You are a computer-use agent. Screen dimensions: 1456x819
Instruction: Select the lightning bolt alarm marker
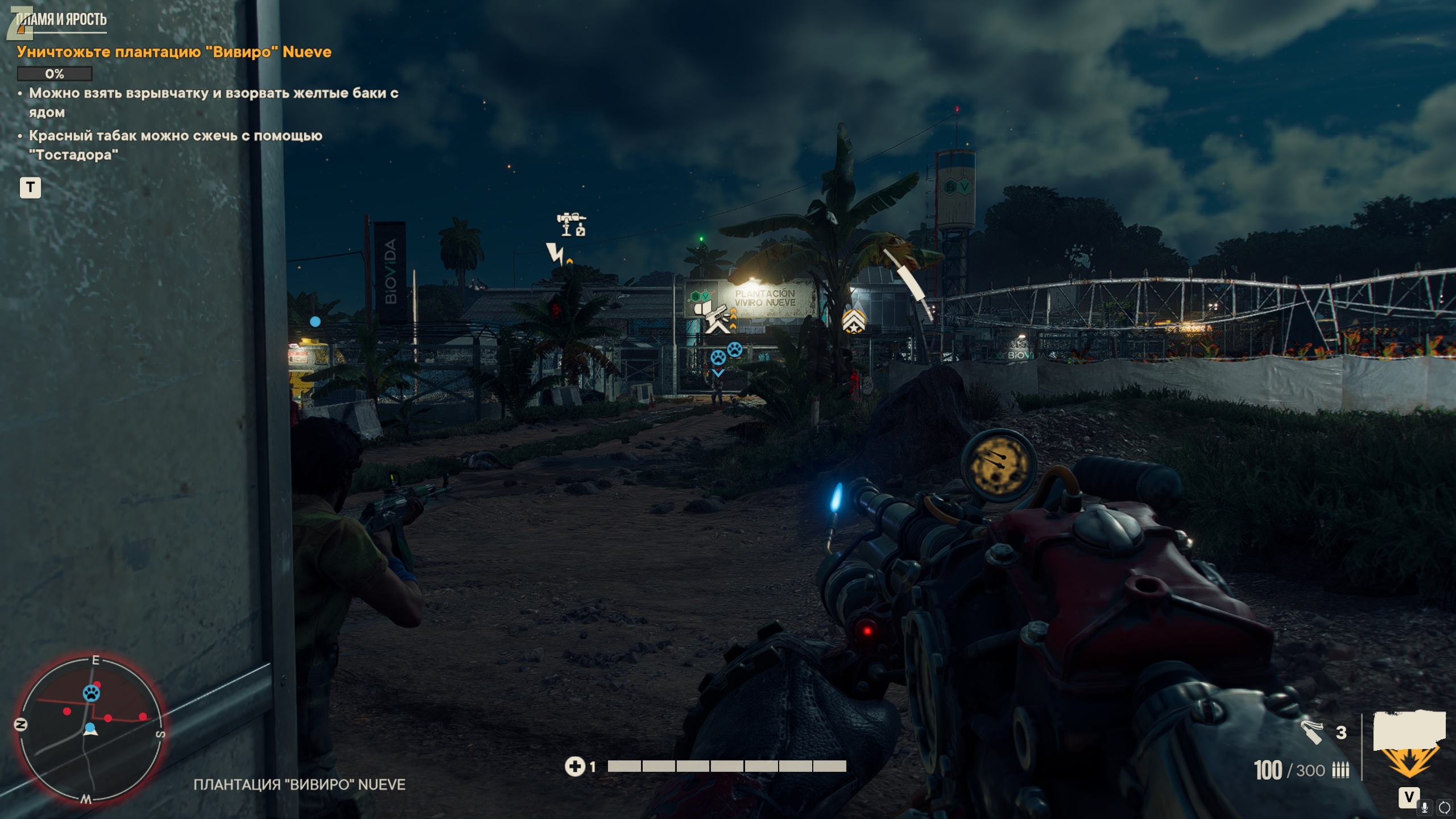pos(555,253)
